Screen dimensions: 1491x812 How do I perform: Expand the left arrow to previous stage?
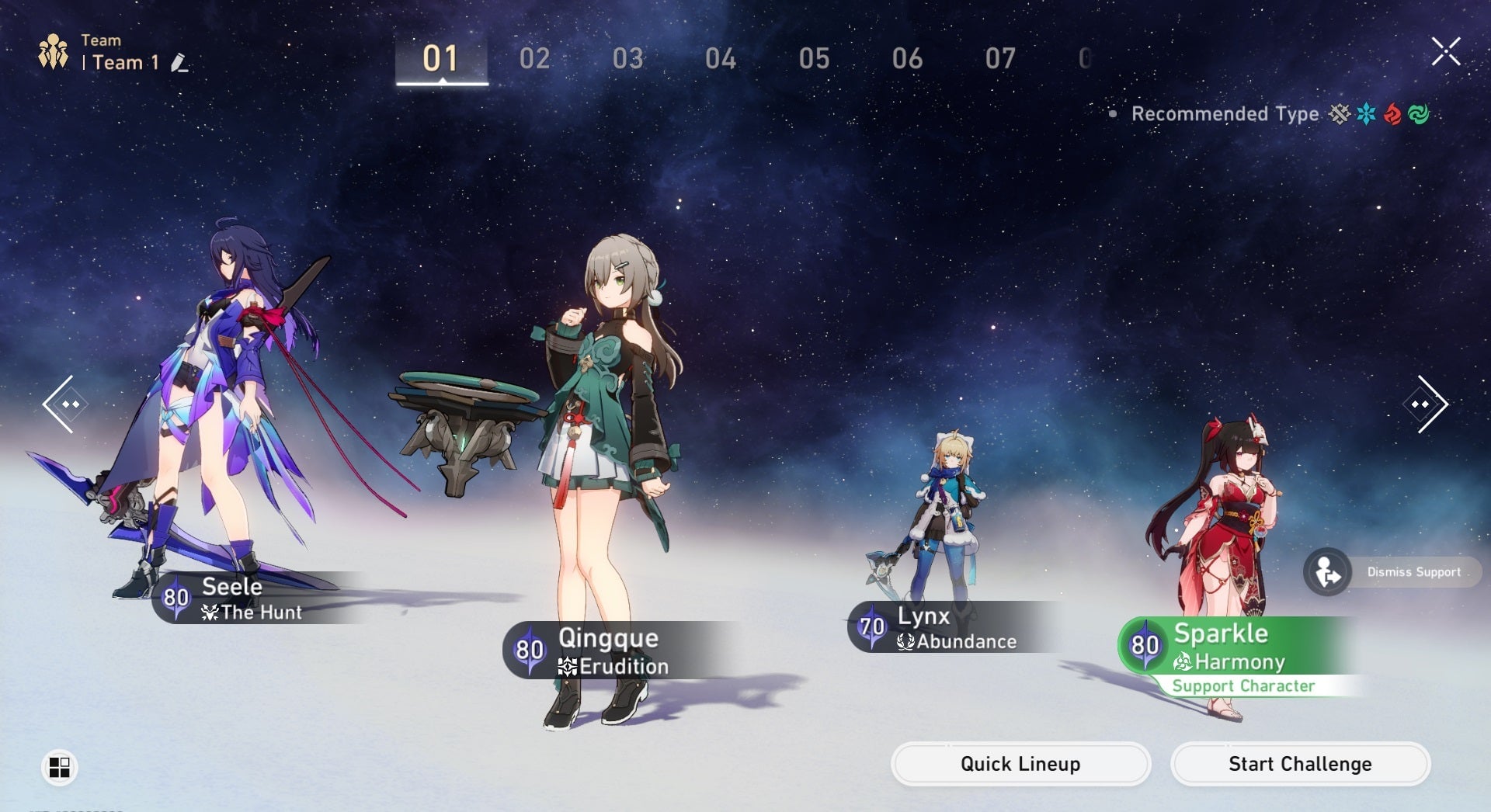pos(67,404)
